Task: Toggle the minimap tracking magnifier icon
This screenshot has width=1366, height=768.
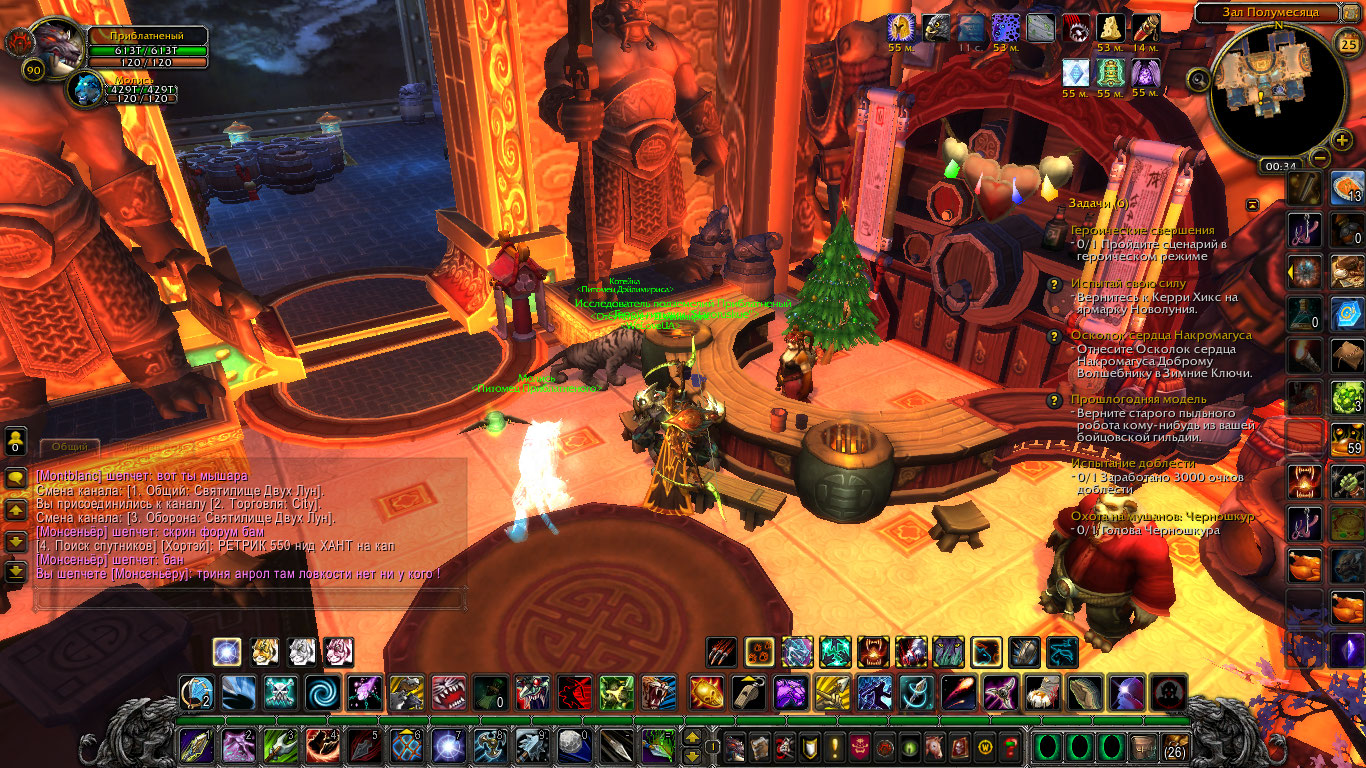Action: pyautogui.click(x=1198, y=78)
